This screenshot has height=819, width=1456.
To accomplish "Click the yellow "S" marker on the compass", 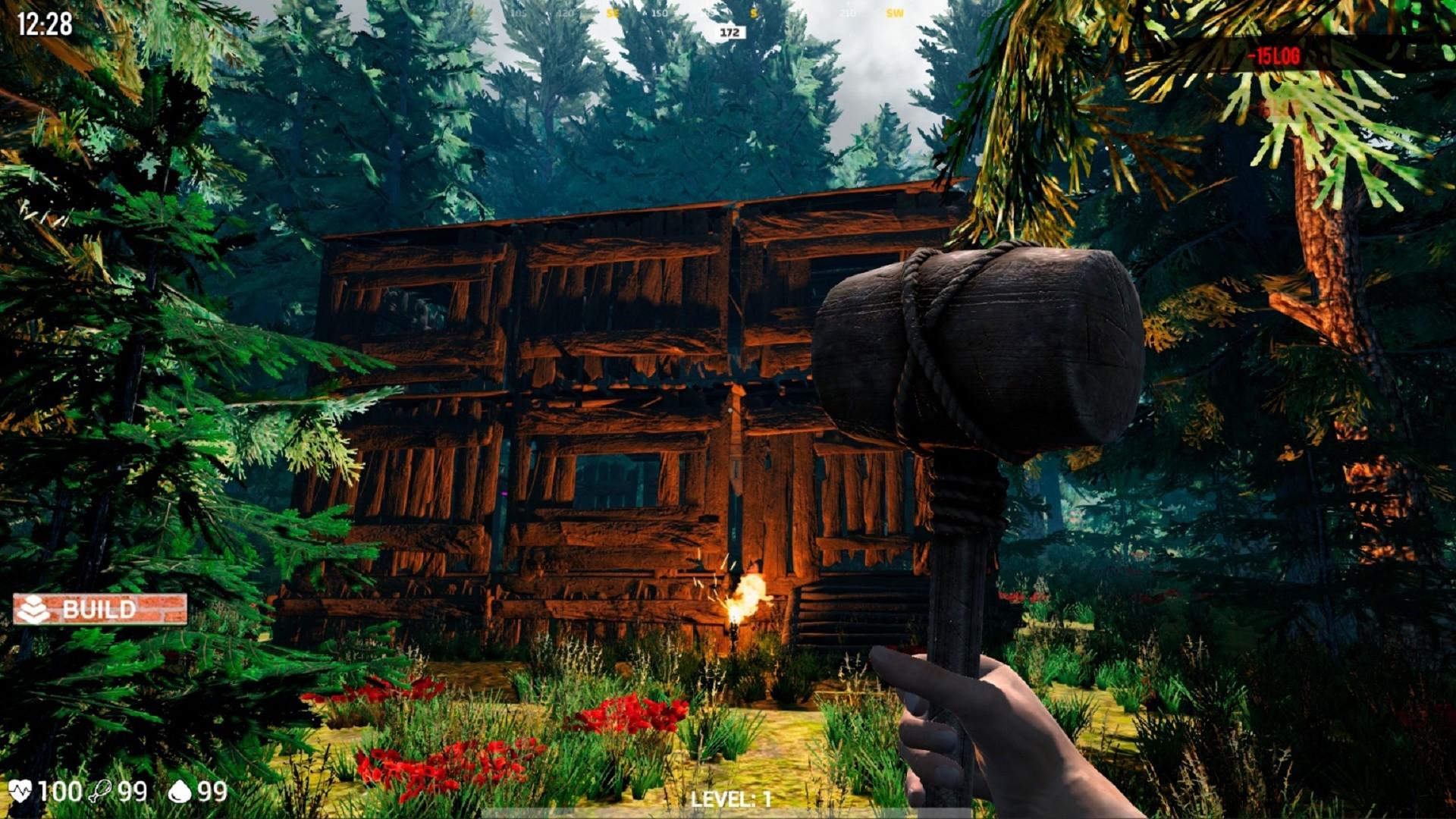I will click(752, 12).
